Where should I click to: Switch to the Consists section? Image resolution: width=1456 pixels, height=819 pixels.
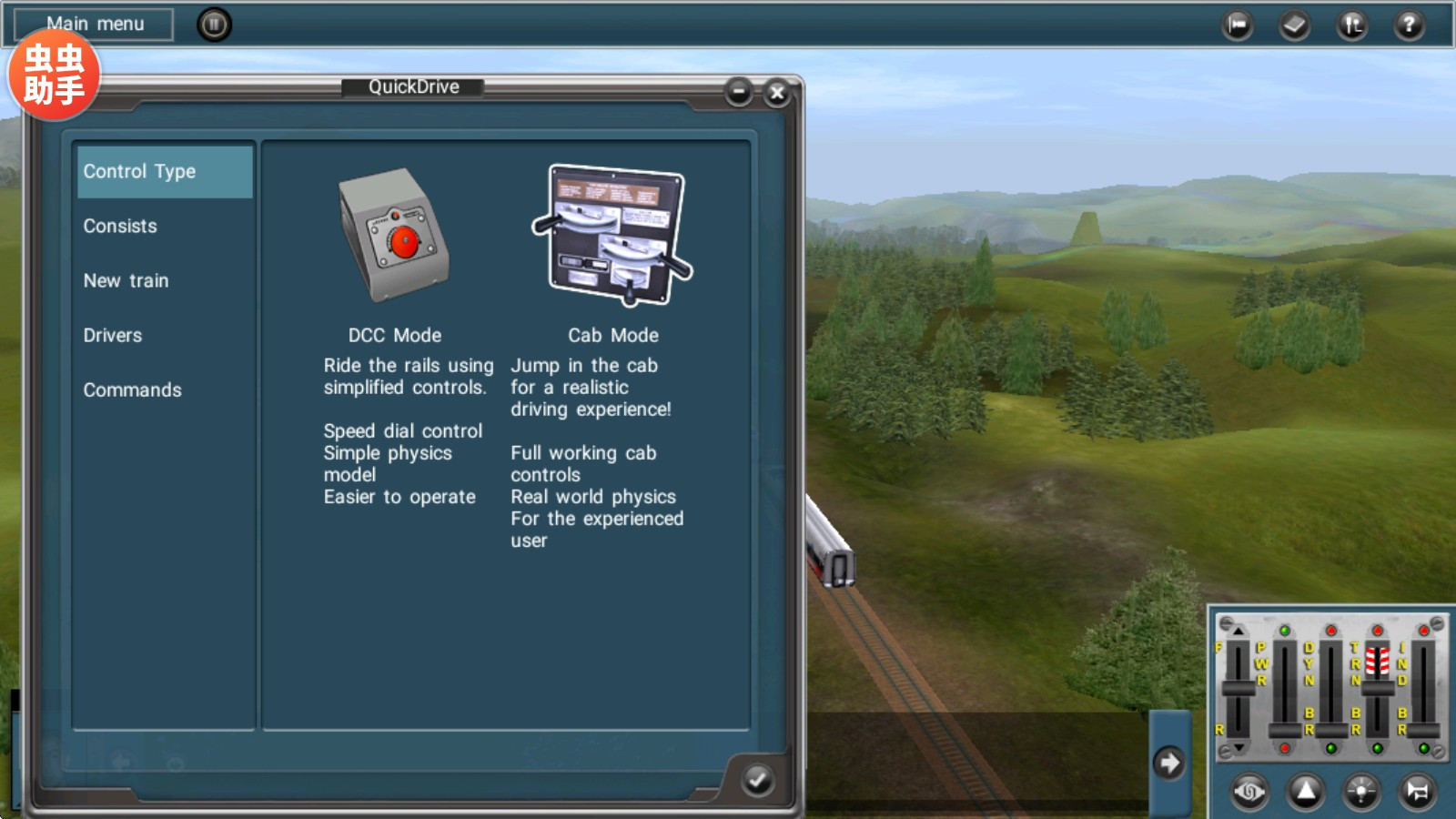click(121, 227)
